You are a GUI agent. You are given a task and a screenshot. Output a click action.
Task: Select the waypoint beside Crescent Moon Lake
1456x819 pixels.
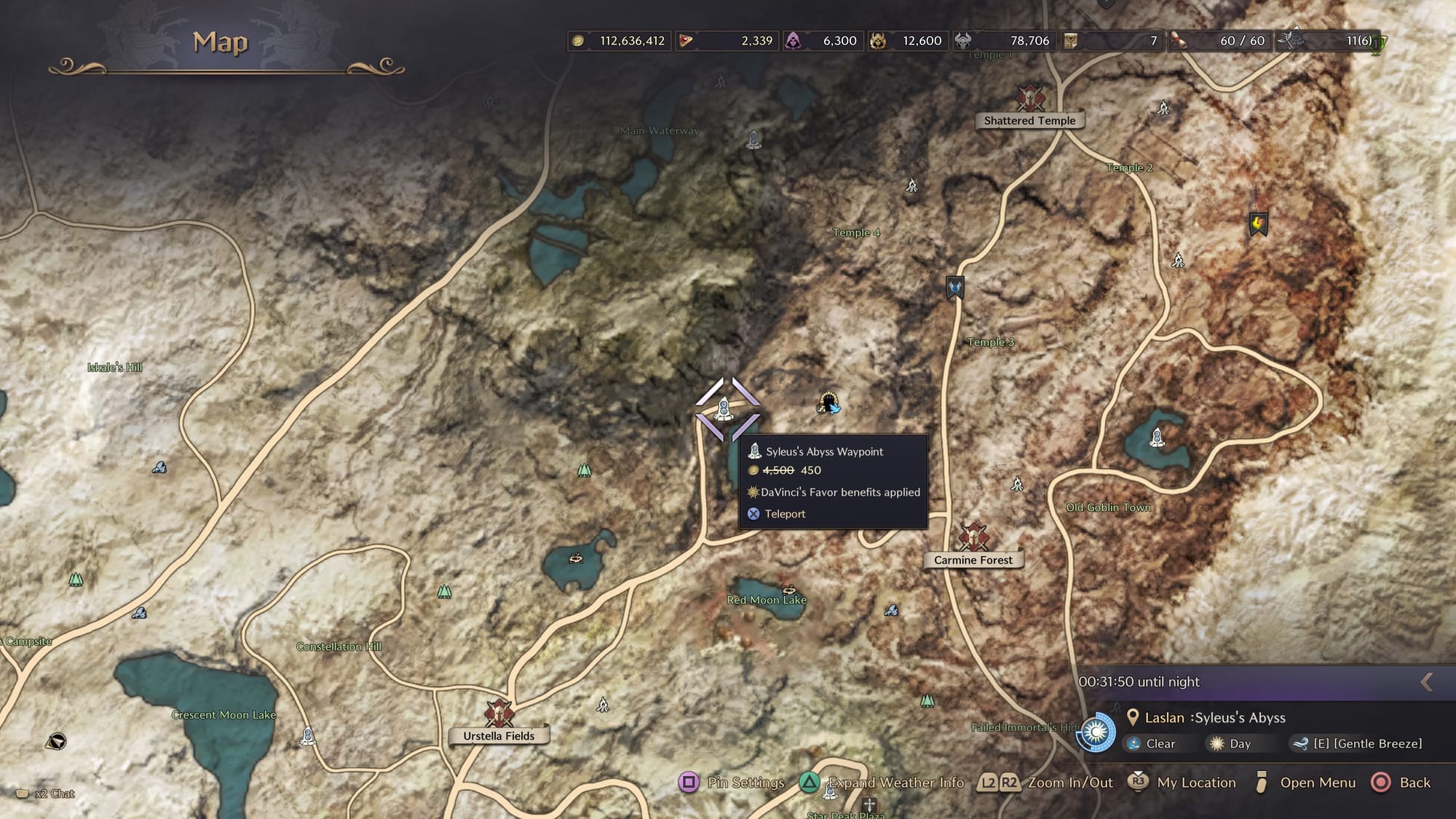tap(308, 736)
